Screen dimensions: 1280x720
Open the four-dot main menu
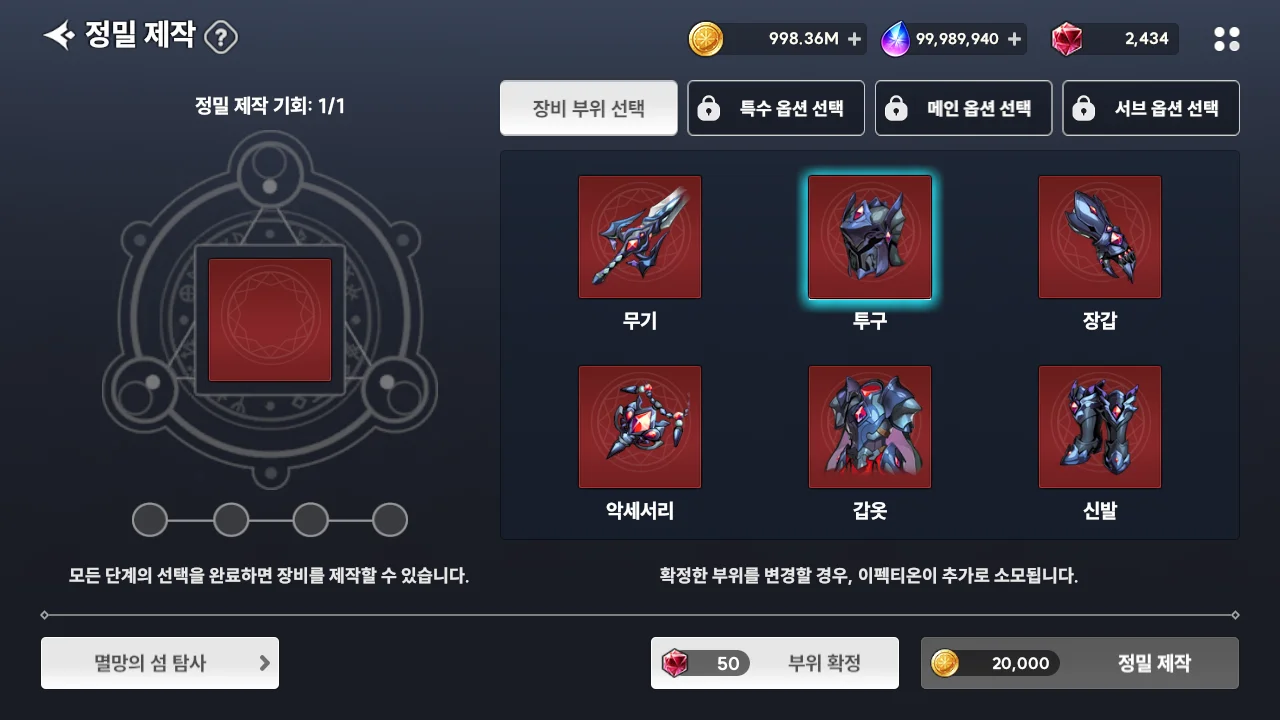pos(1226,39)
